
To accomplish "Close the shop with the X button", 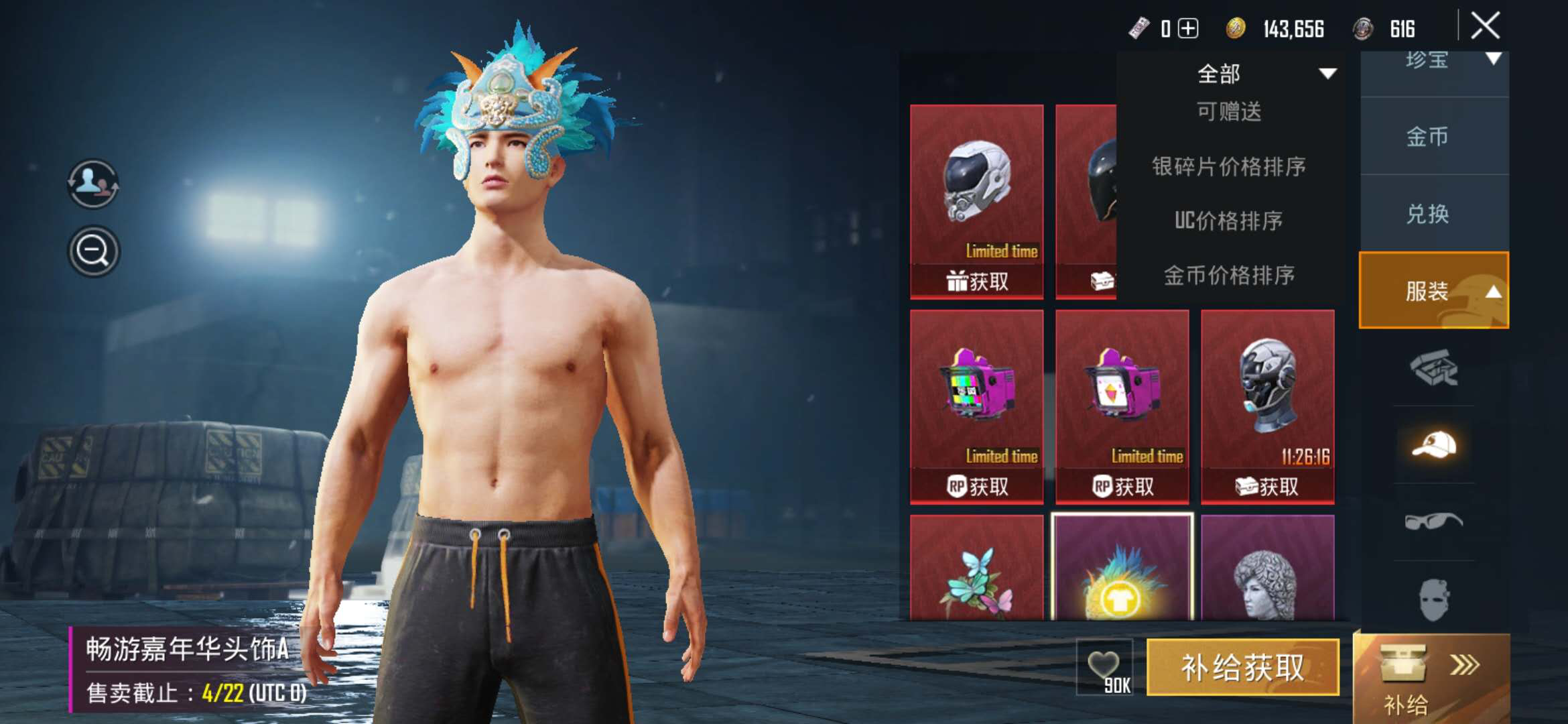I will click(1485, 27).
